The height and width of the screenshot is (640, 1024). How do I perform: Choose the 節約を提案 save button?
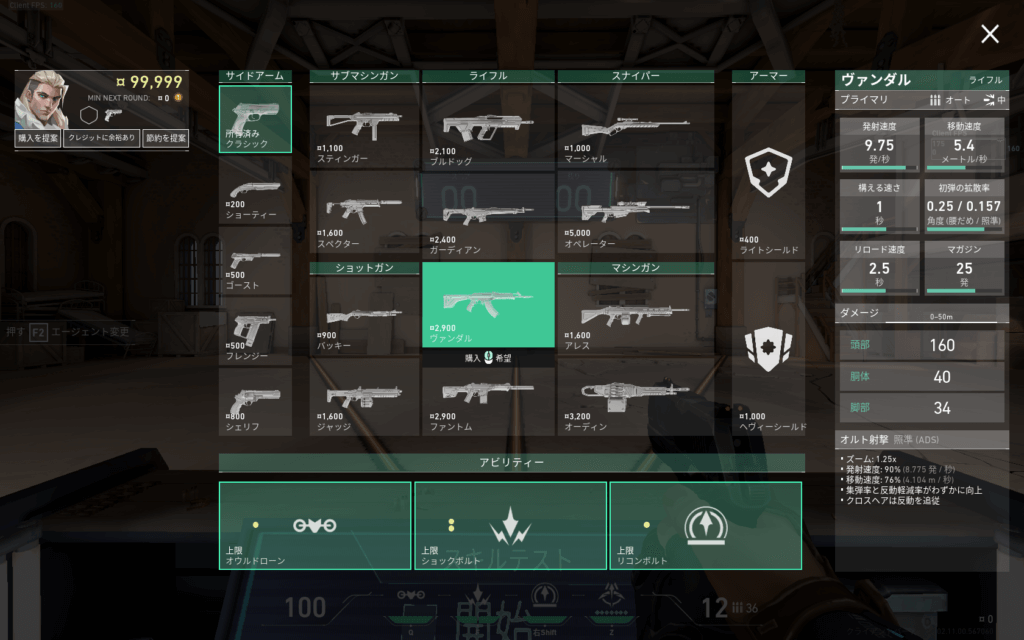click(x=165, y=139)
